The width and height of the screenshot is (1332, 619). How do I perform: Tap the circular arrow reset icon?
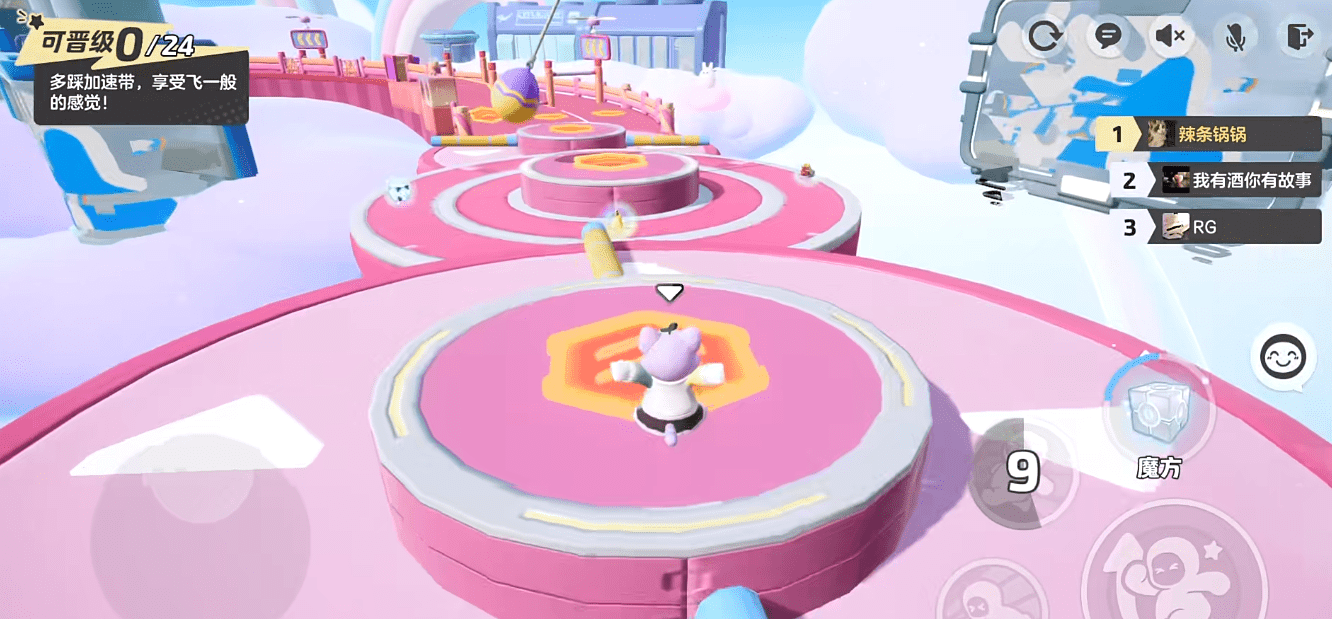1045,38
